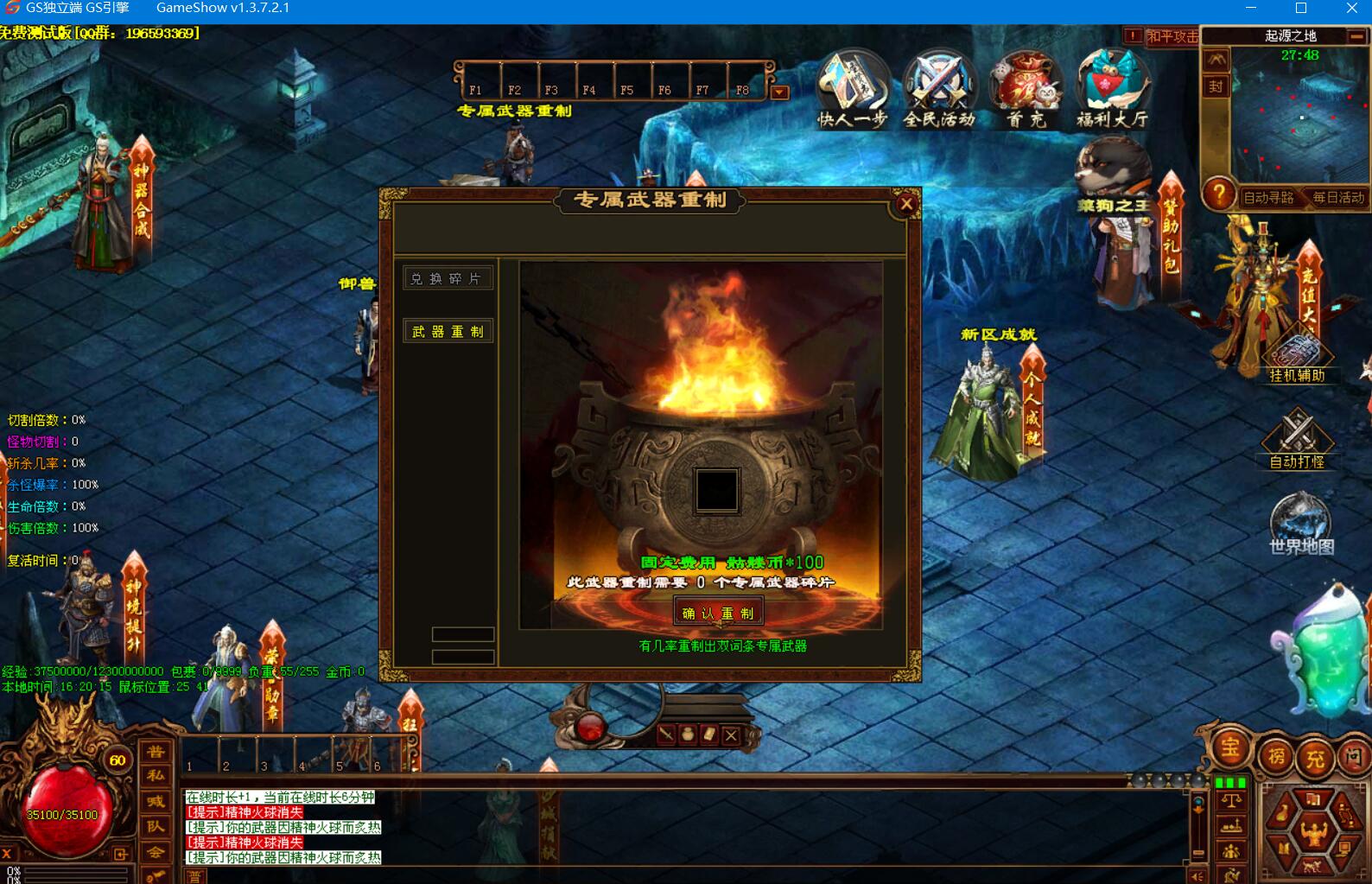Enable 自动打怪 auto fight
Screen dimensions: 1372x884
click(x=1297, y=438)
